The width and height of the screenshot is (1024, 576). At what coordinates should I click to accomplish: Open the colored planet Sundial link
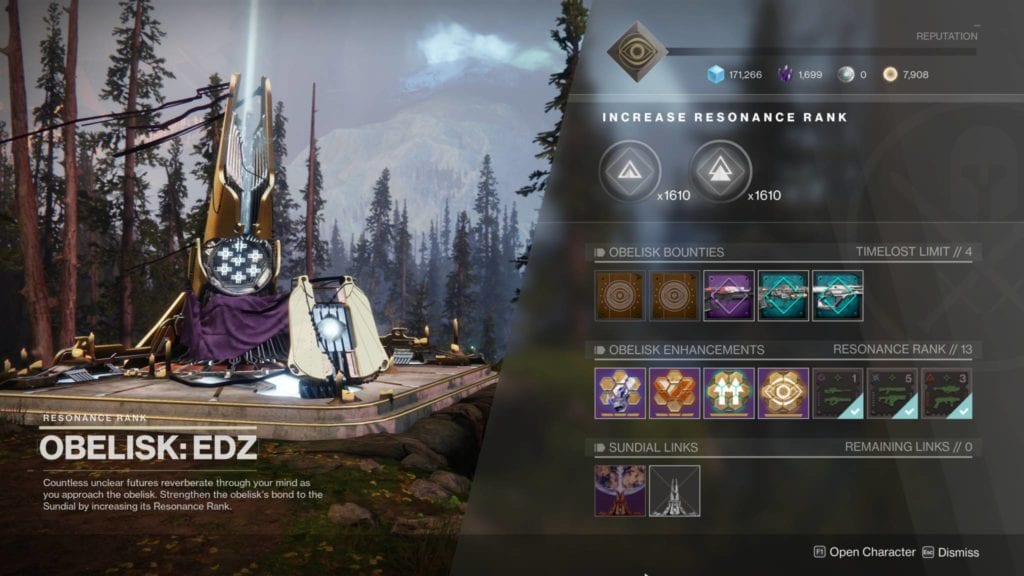coord(620,490)
